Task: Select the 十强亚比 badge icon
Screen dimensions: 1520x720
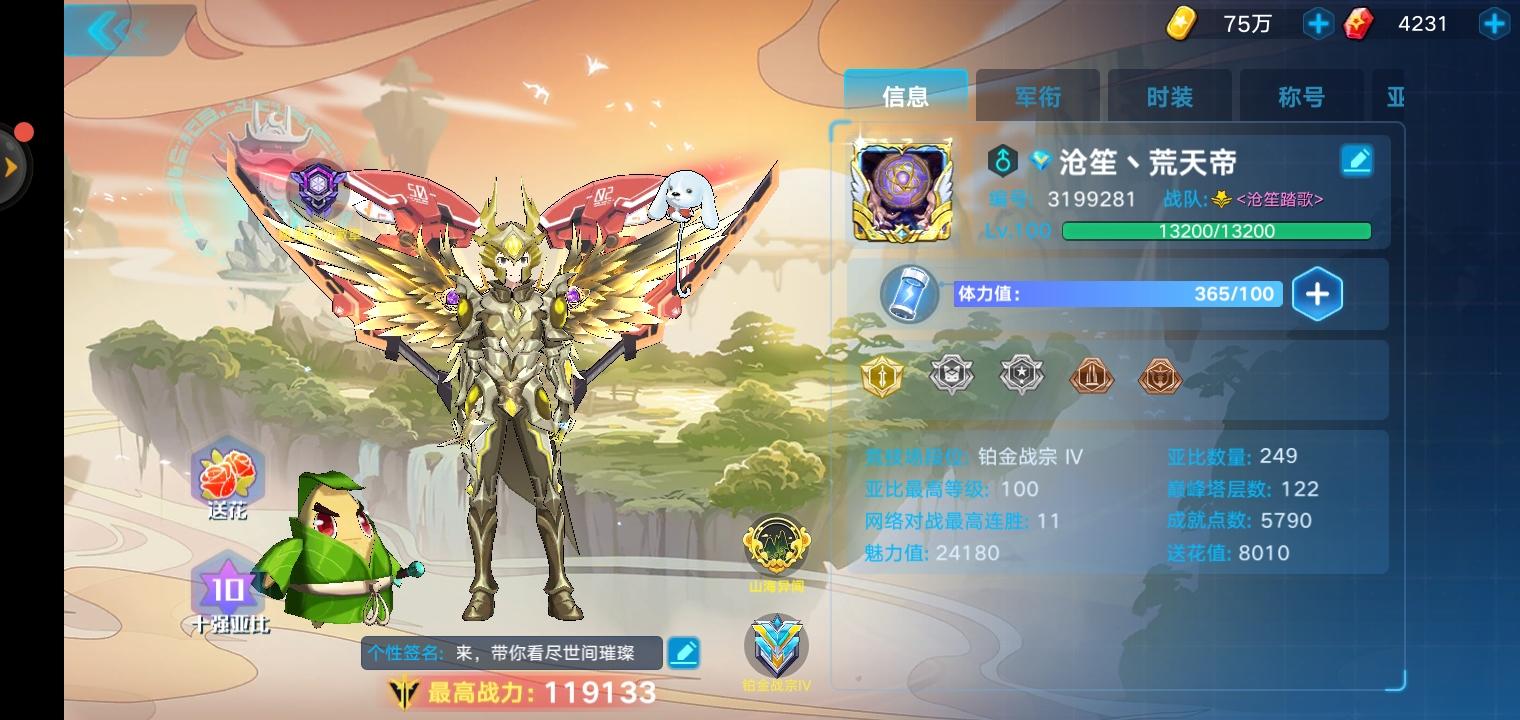Action: tap(228, 590)
